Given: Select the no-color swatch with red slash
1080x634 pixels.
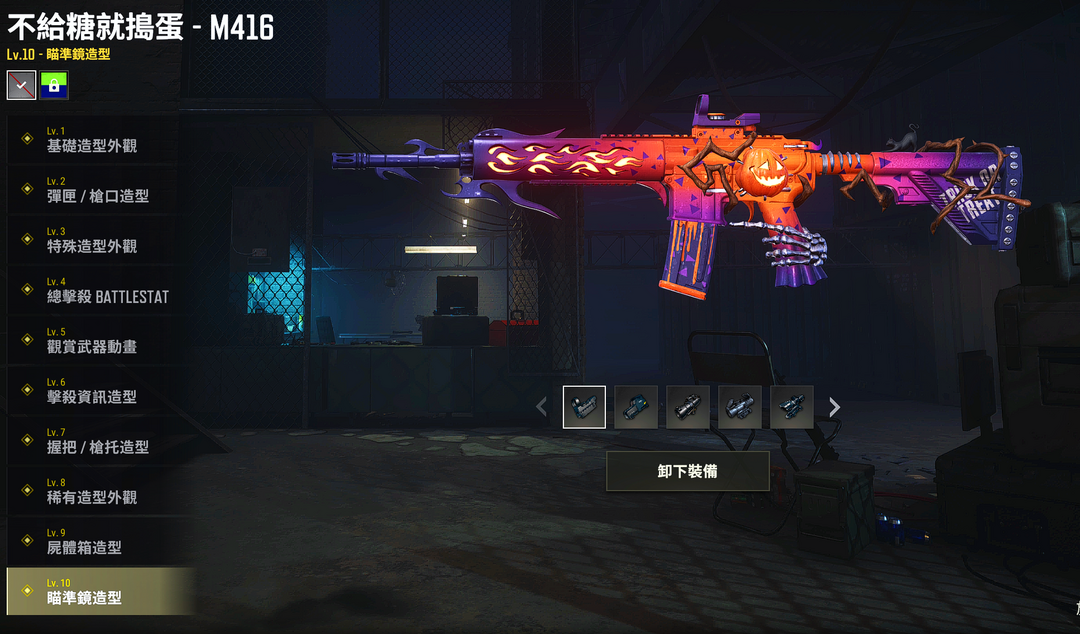Looking at the screenshot, I should pyautogui.click(x=21, y=85).
